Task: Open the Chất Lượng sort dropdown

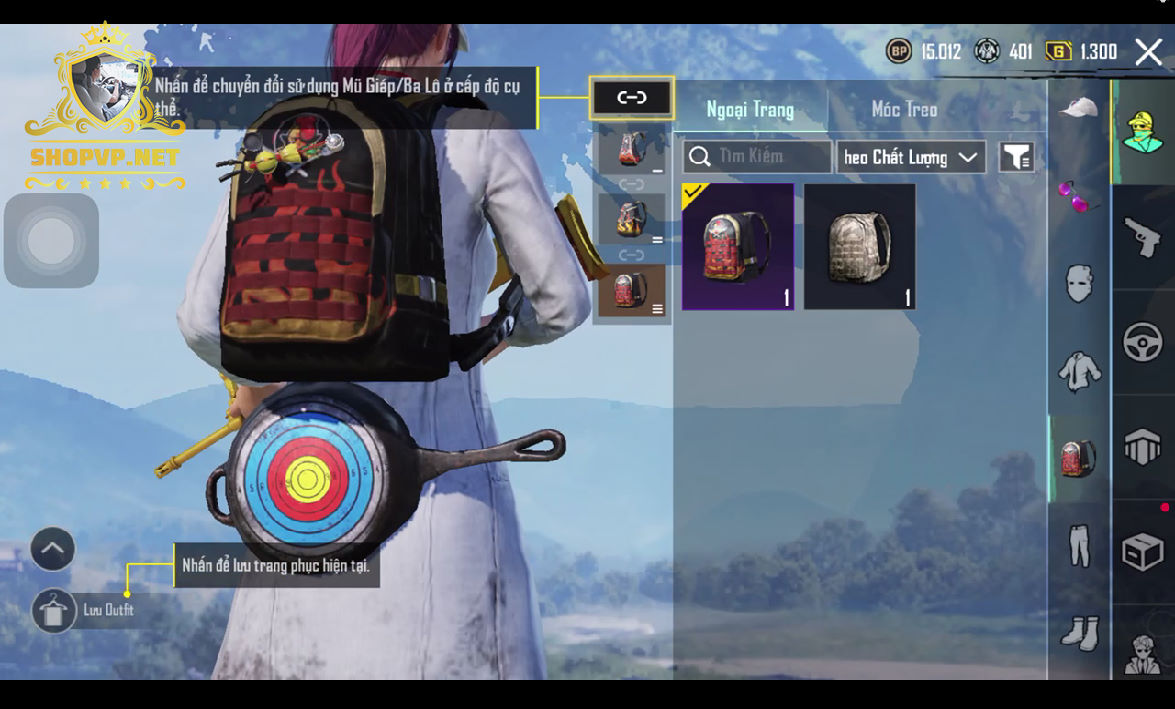Action: (910, 157)
